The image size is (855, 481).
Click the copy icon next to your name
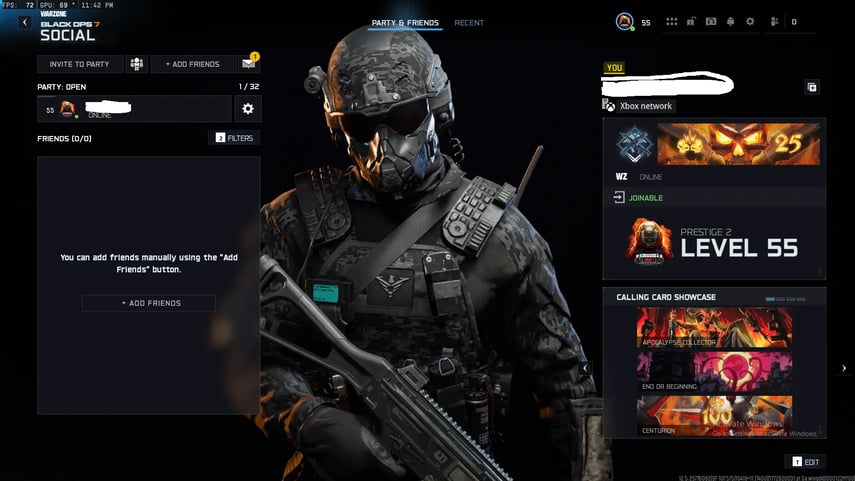click(x=812, y=87)
